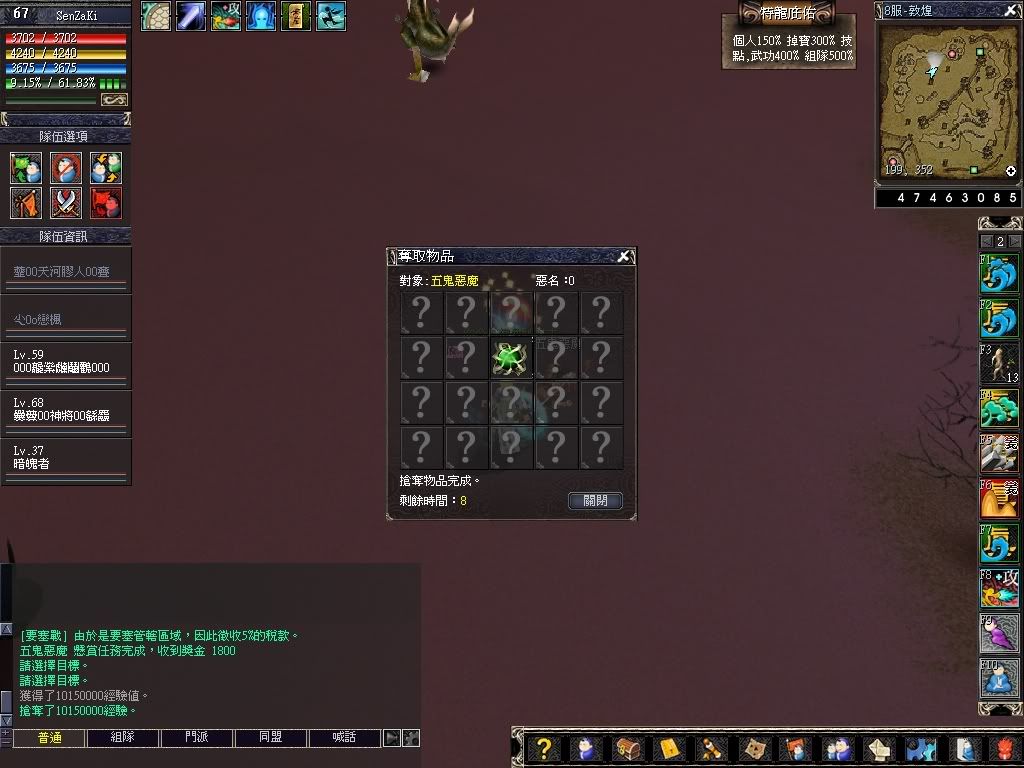
Task: Select party member 暗魄者 in the team list
Action: coord(66,458)
